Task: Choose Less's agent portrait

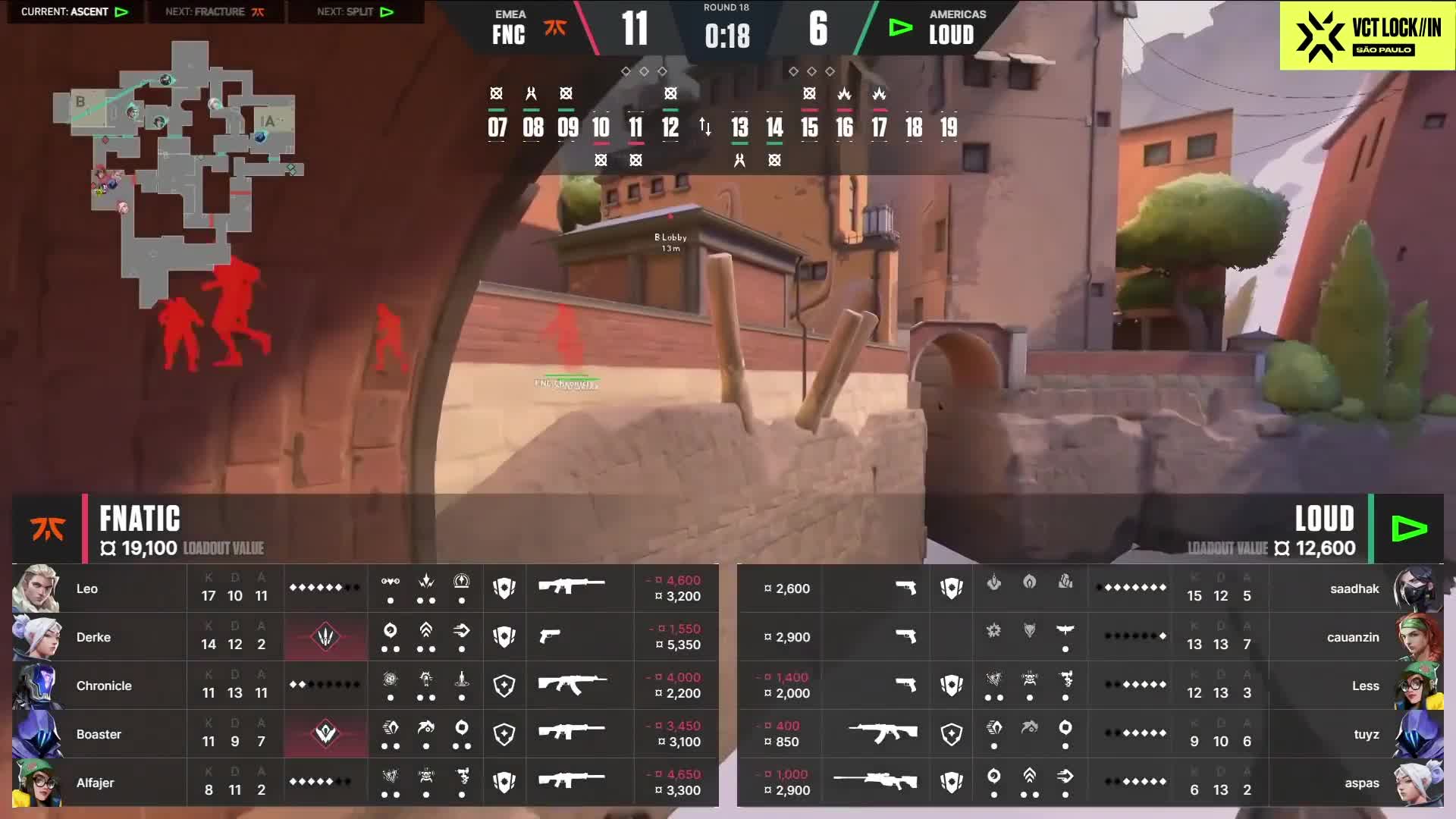Action: 1417,686
